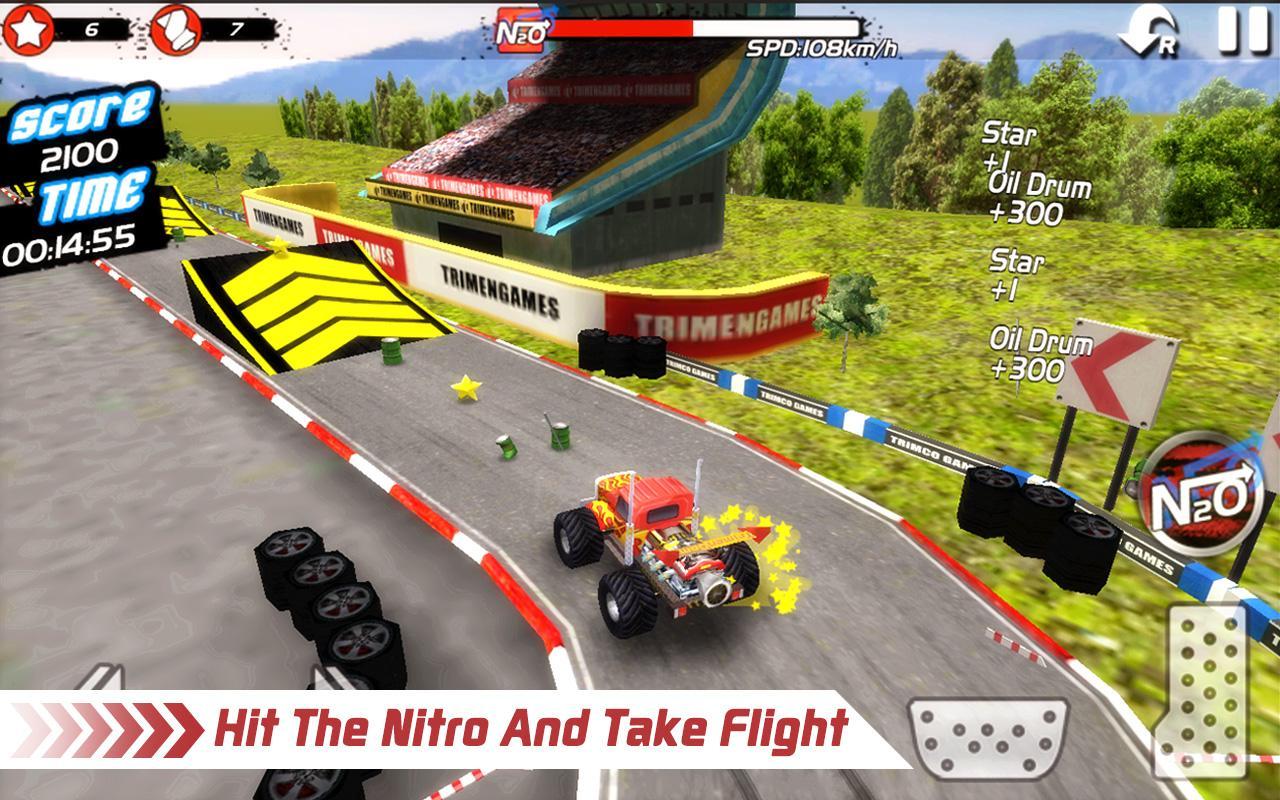Tap the 'Oil Drum +300' popup text
Viewport: 1280px width, 800px height.
click(x=1035, y=350)
